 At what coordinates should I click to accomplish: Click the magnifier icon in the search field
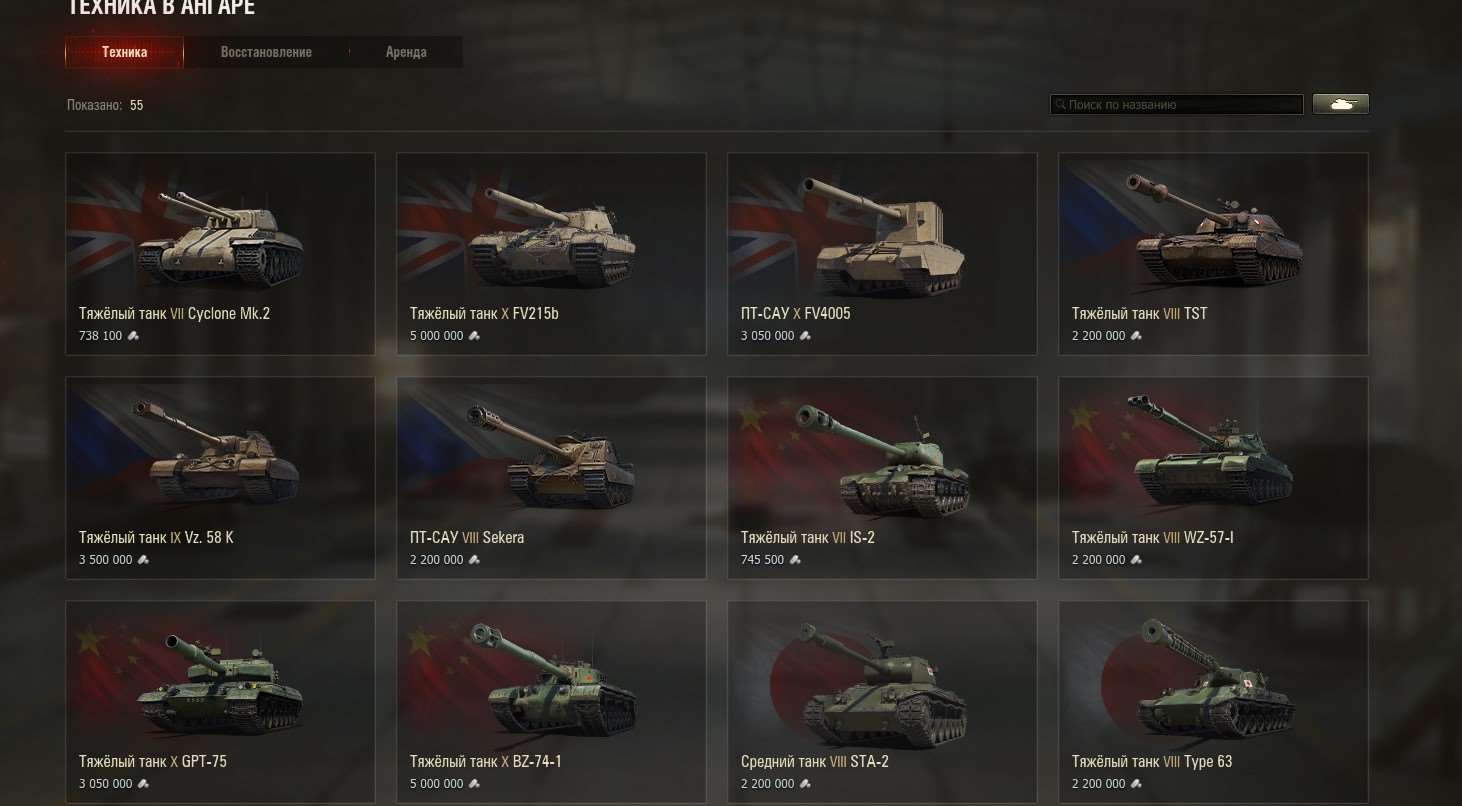(1060, 104)
